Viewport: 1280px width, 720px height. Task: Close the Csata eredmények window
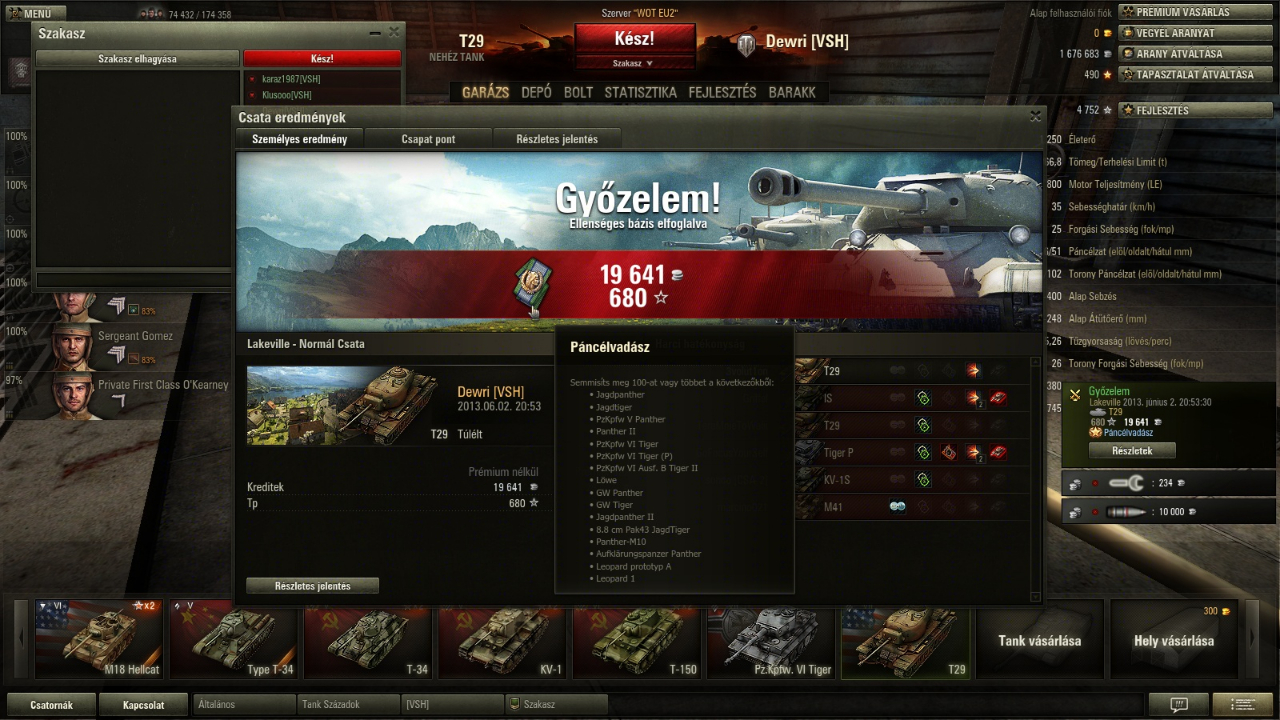1035,117
